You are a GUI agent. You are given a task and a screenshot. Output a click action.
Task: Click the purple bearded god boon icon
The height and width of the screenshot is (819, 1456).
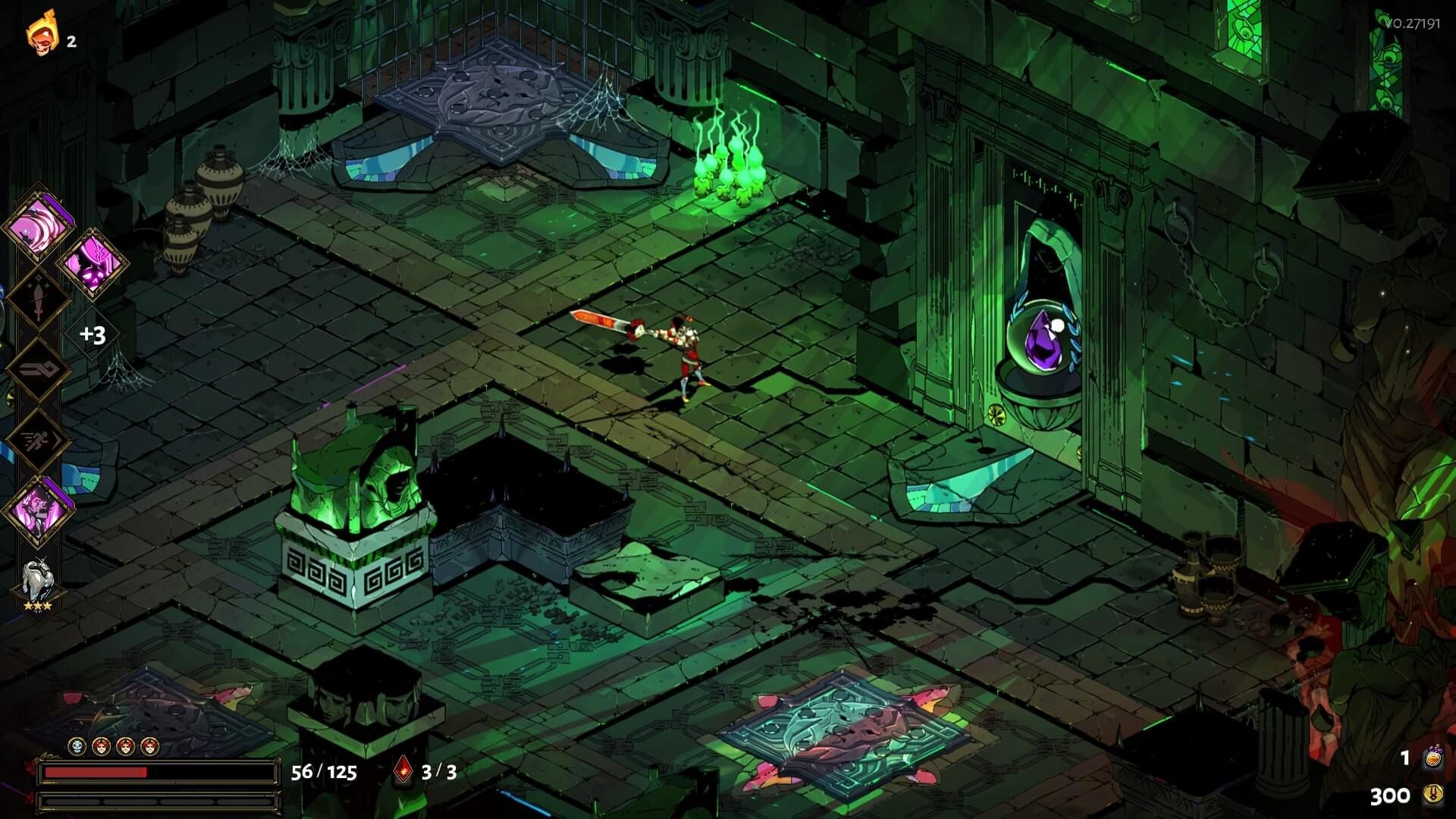click(x=38, y=510)
